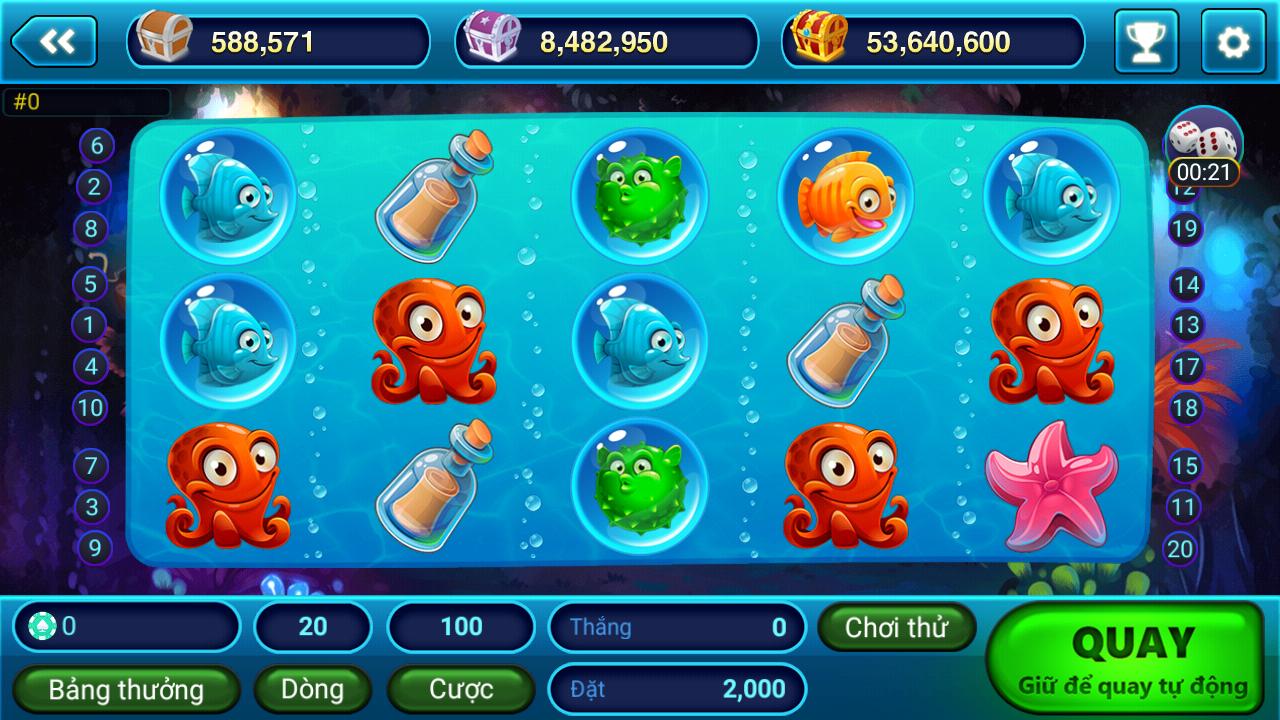The image size is (1280, 720).
Task: Open the lines value selector showing 20
Action: (313, 627)
